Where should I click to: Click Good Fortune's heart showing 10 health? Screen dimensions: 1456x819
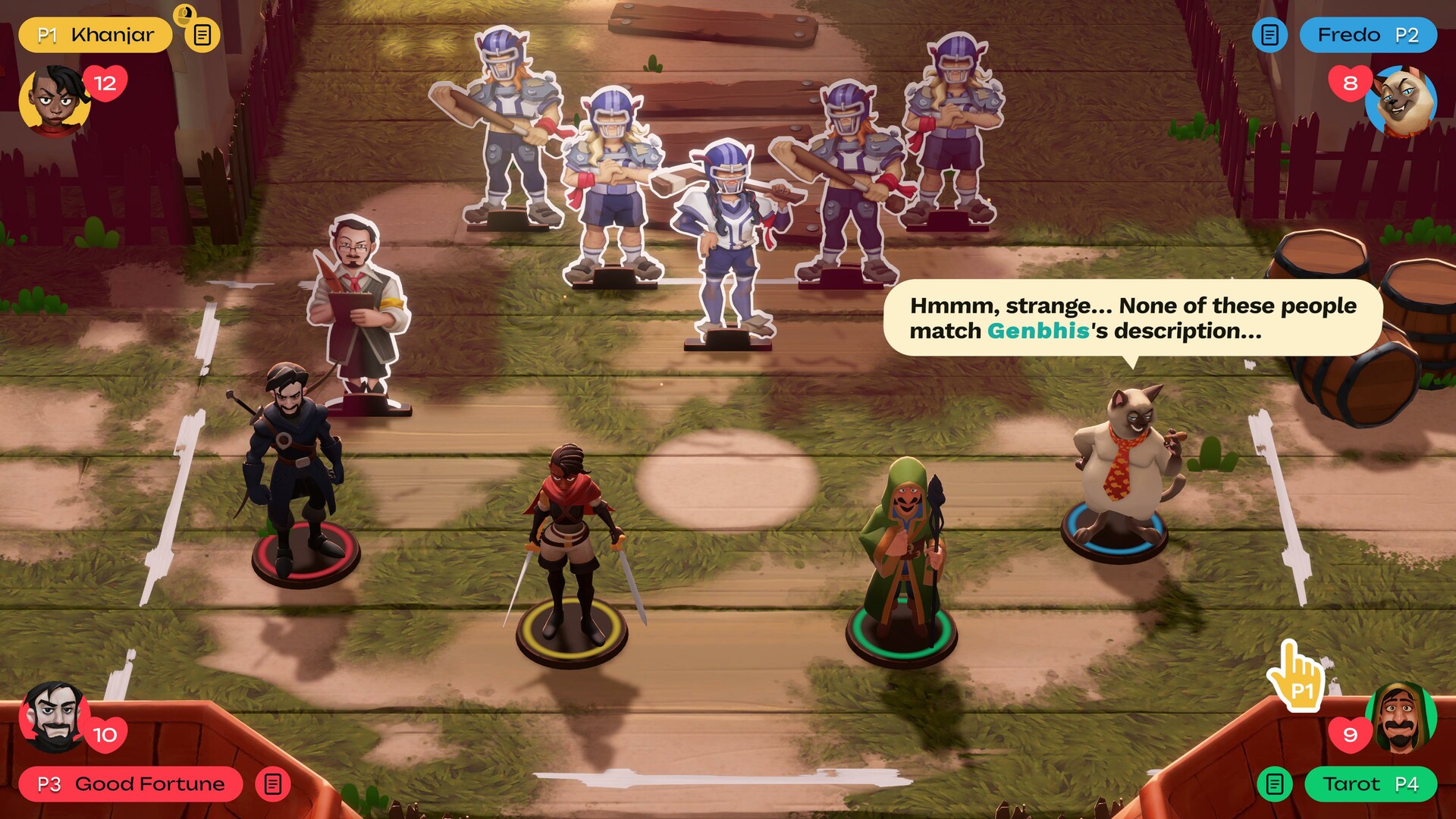[x=105, y=734]
